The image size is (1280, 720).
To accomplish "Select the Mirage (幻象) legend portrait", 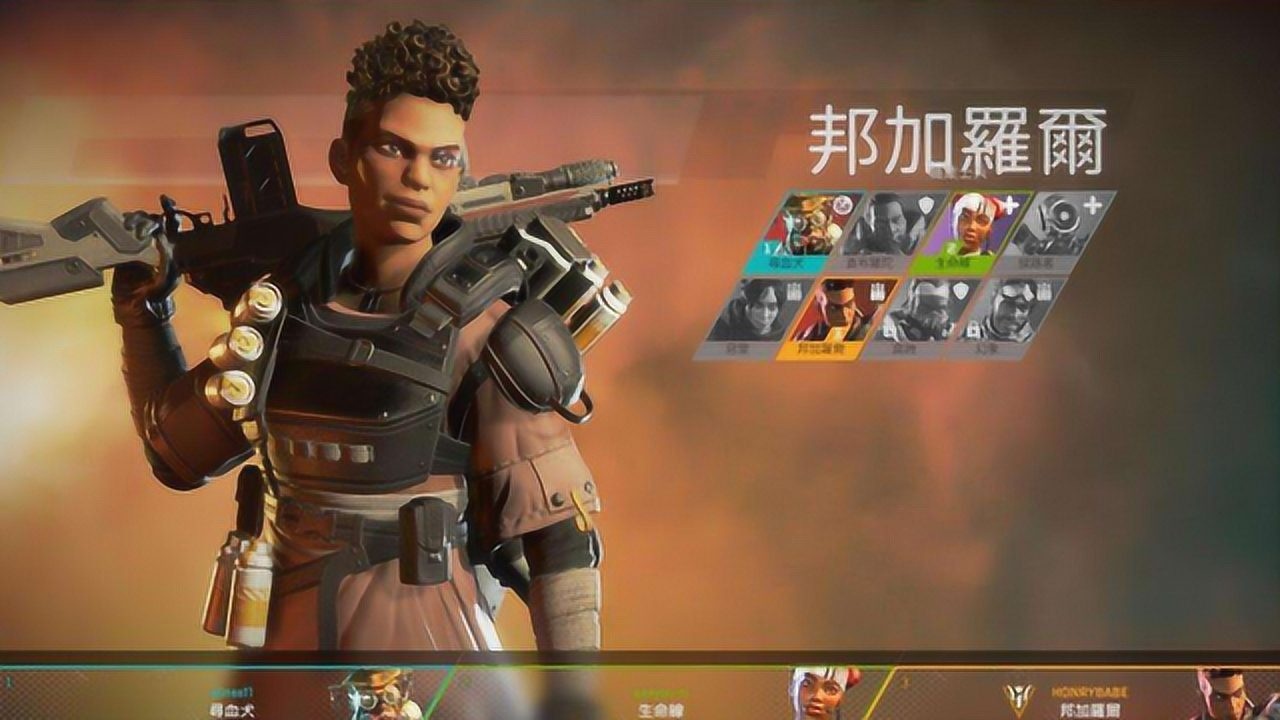I will pos(1008,308).
